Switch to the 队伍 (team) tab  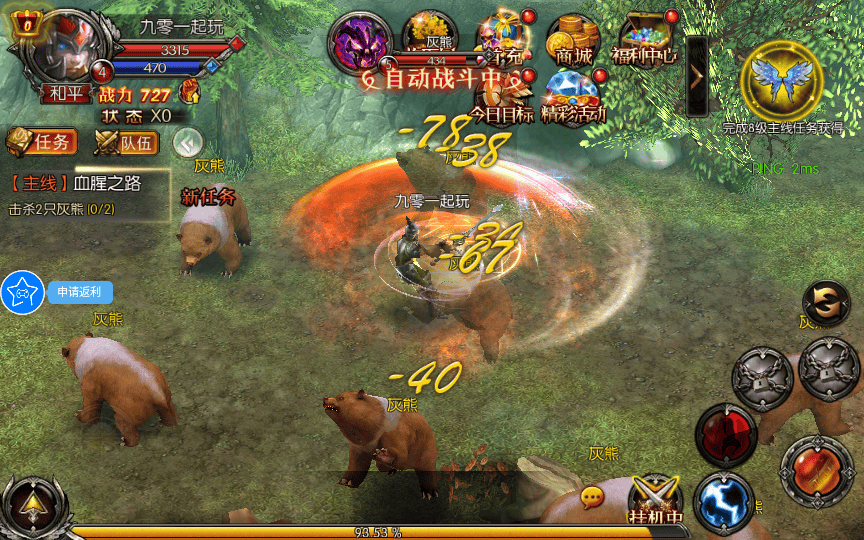point(127,142)
